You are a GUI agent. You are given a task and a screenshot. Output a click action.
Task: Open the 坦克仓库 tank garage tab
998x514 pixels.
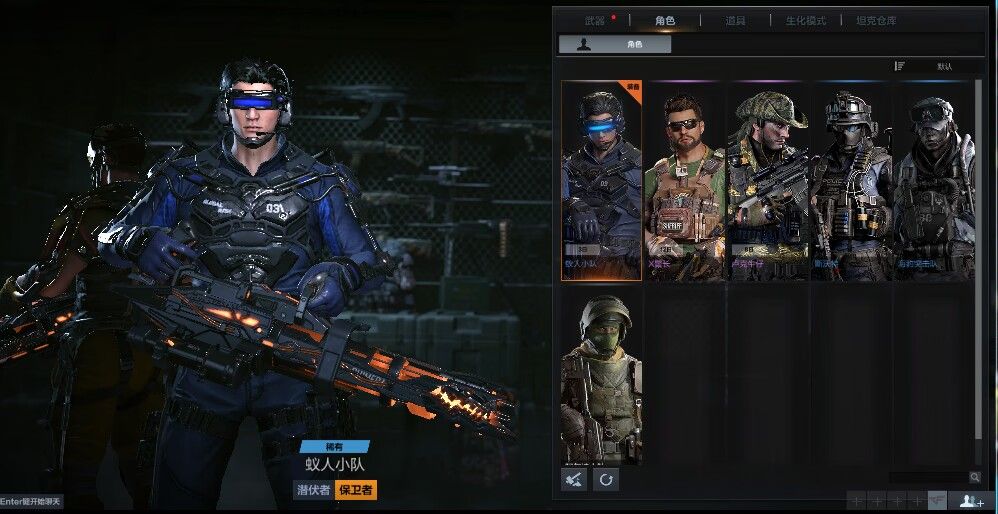tap(876, 20)
